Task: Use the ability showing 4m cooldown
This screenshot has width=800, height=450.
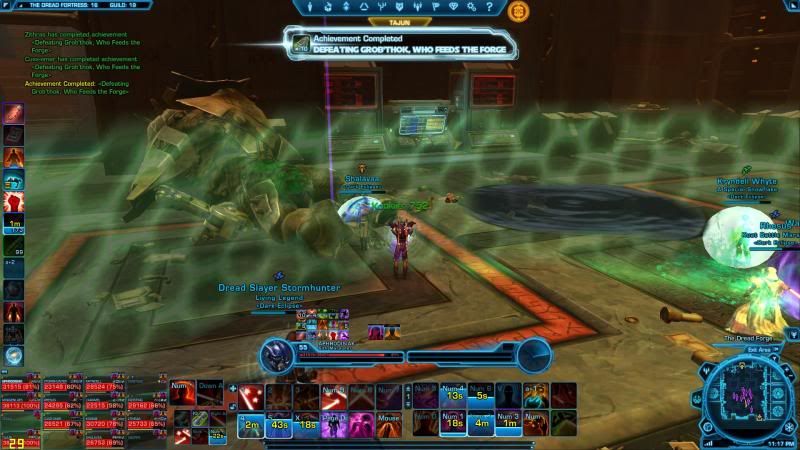Action: pyautogui.click(x=483, y=423)
